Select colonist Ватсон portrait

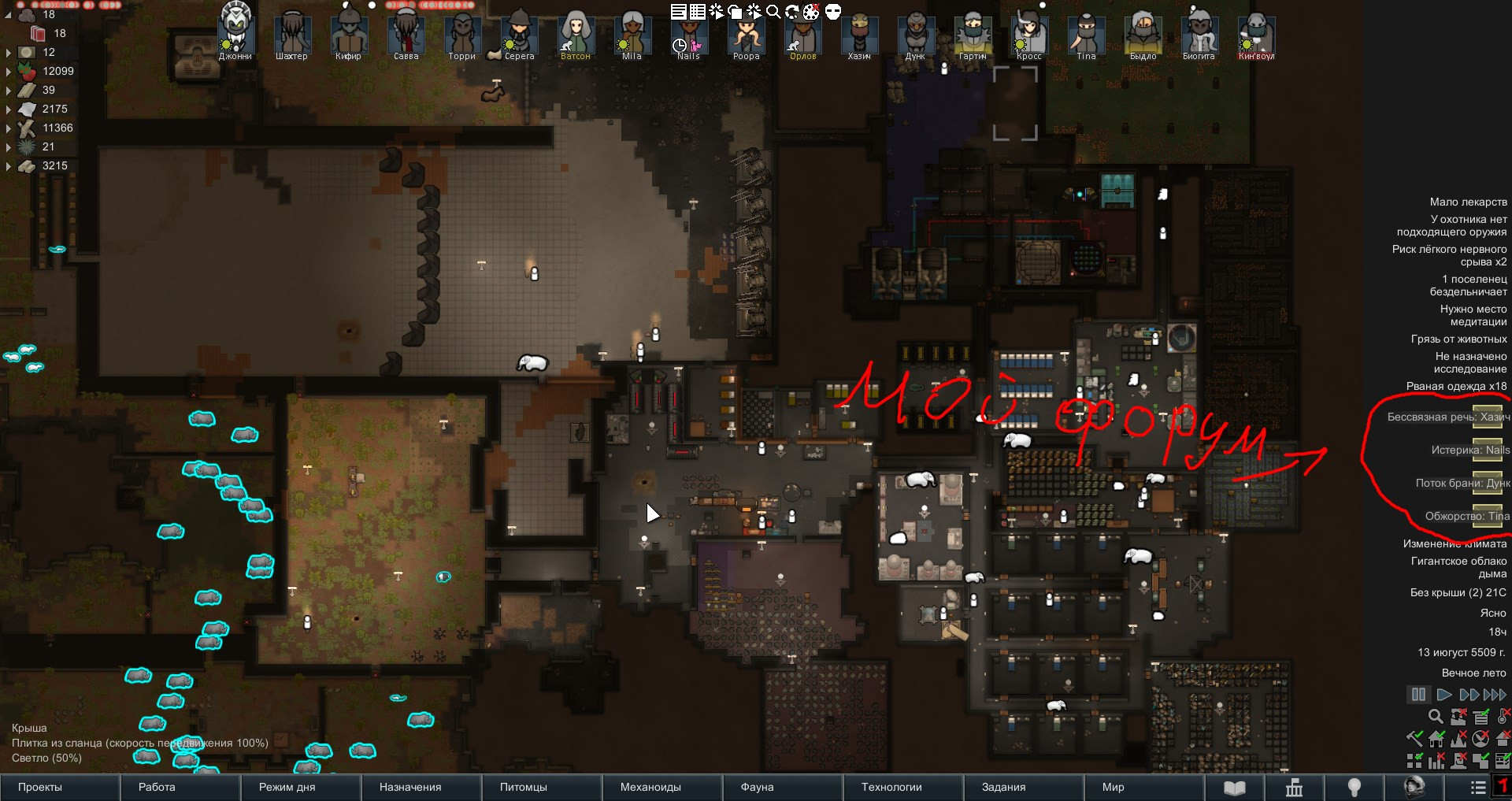pyautogui.click(x=576, y=35)
